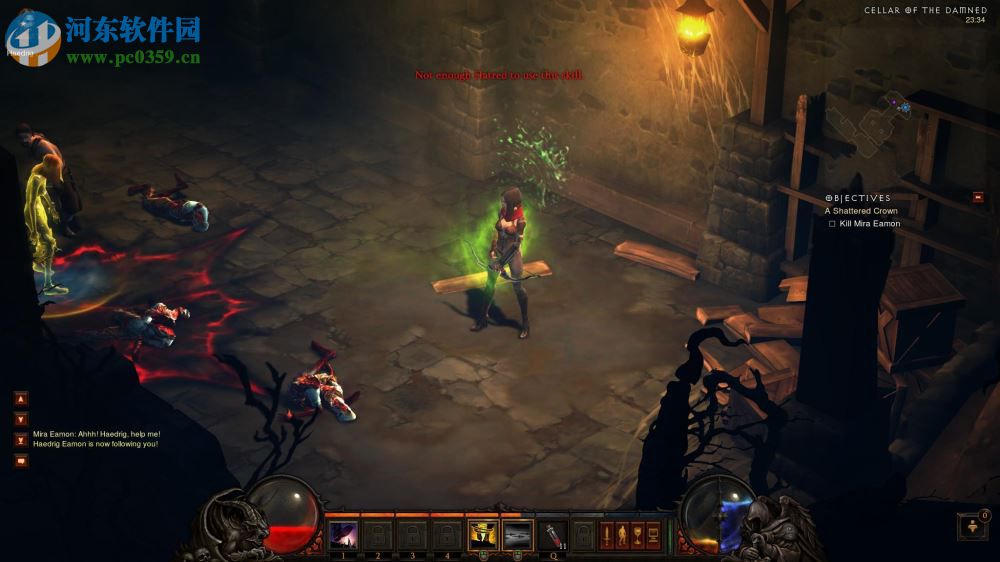1000x562 pixels.
Task: Open the game menu monitor button
Action: click(653, 535)
